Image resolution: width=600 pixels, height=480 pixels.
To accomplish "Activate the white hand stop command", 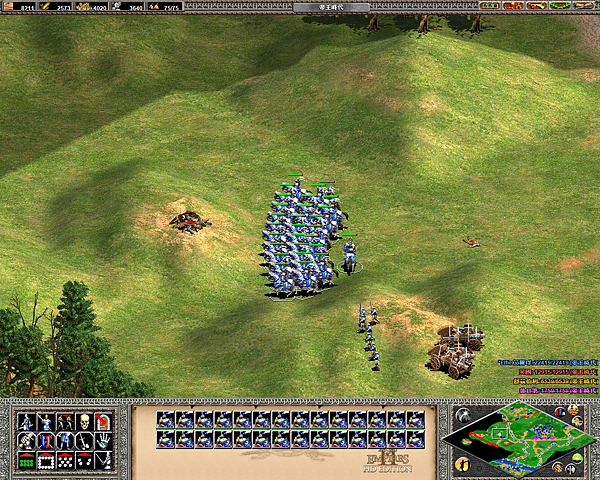I will (x=104, y=441).
